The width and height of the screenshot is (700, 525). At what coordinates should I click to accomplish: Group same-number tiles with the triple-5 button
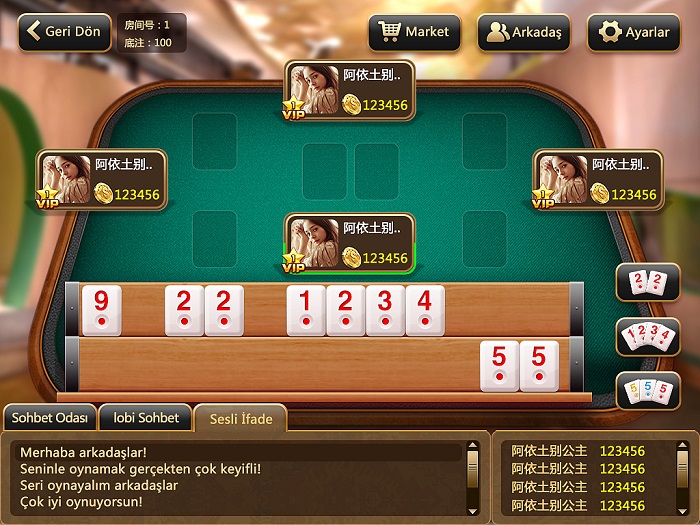[647, 390]
